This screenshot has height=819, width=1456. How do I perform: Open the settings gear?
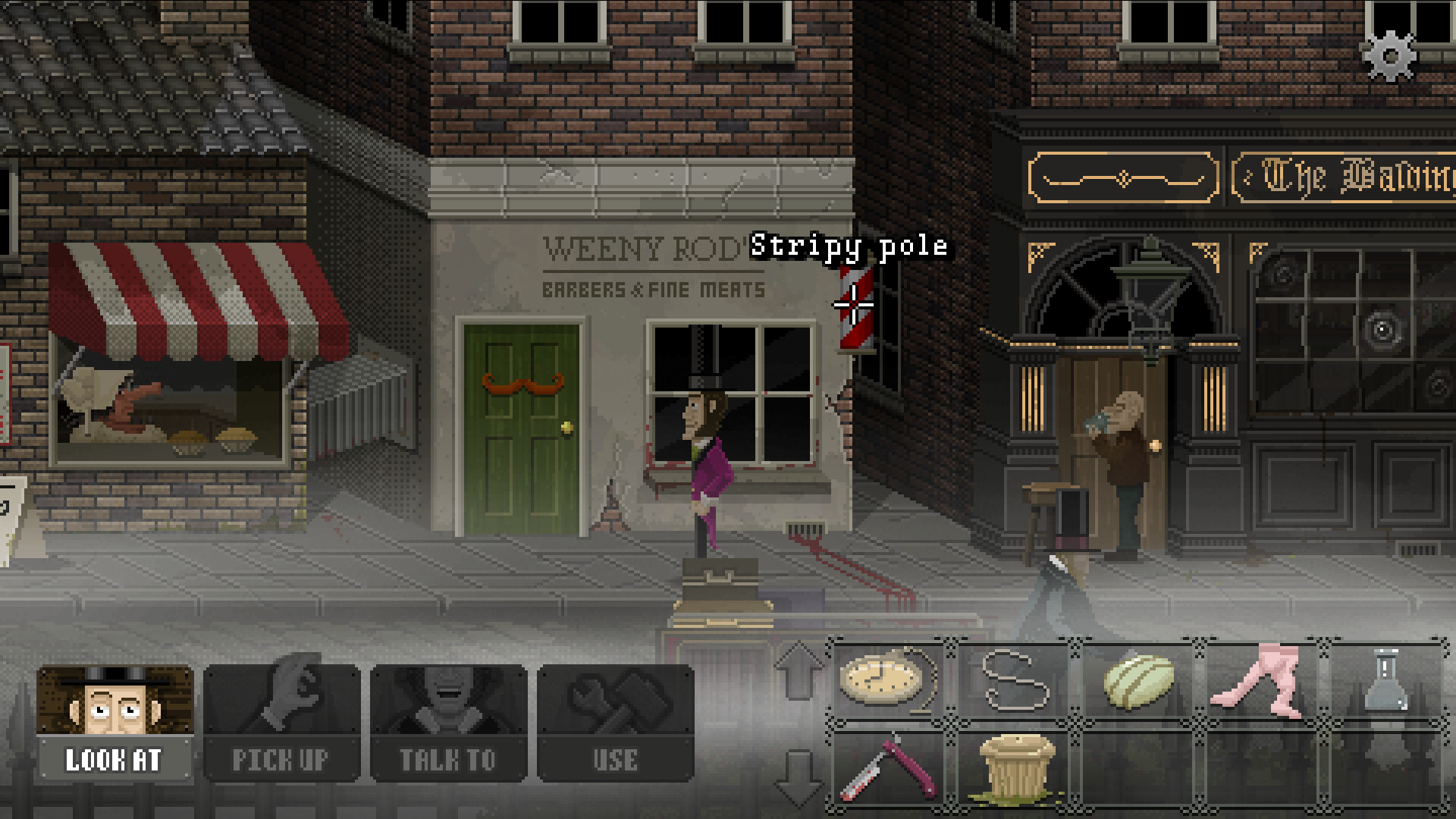1390,56
